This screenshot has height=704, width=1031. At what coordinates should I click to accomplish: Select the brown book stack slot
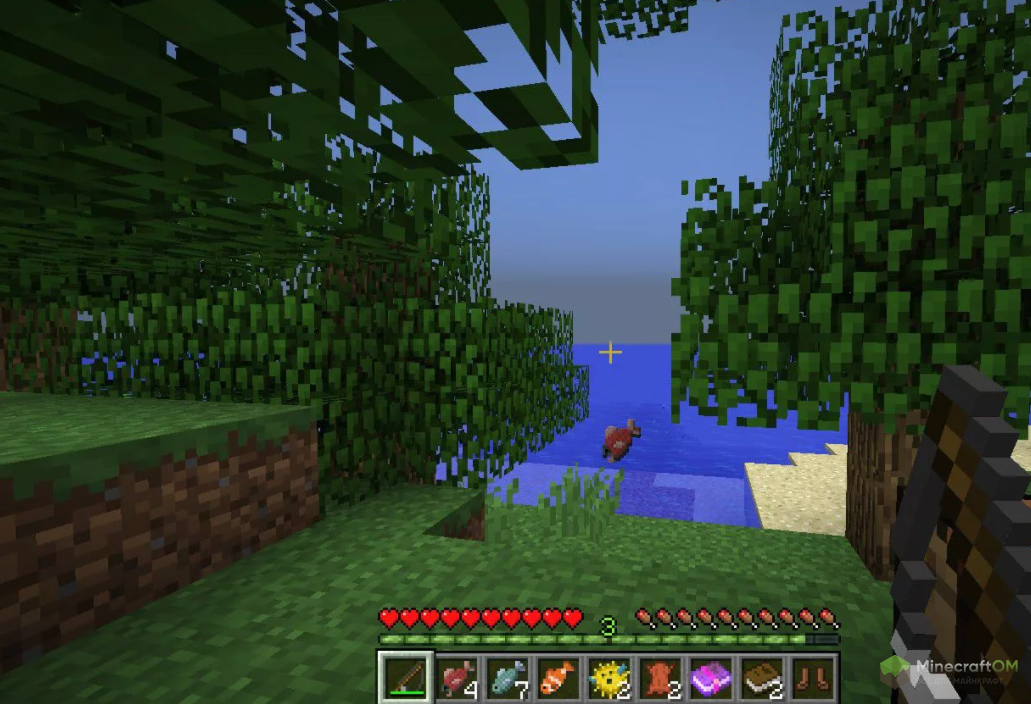click(763, 677)
